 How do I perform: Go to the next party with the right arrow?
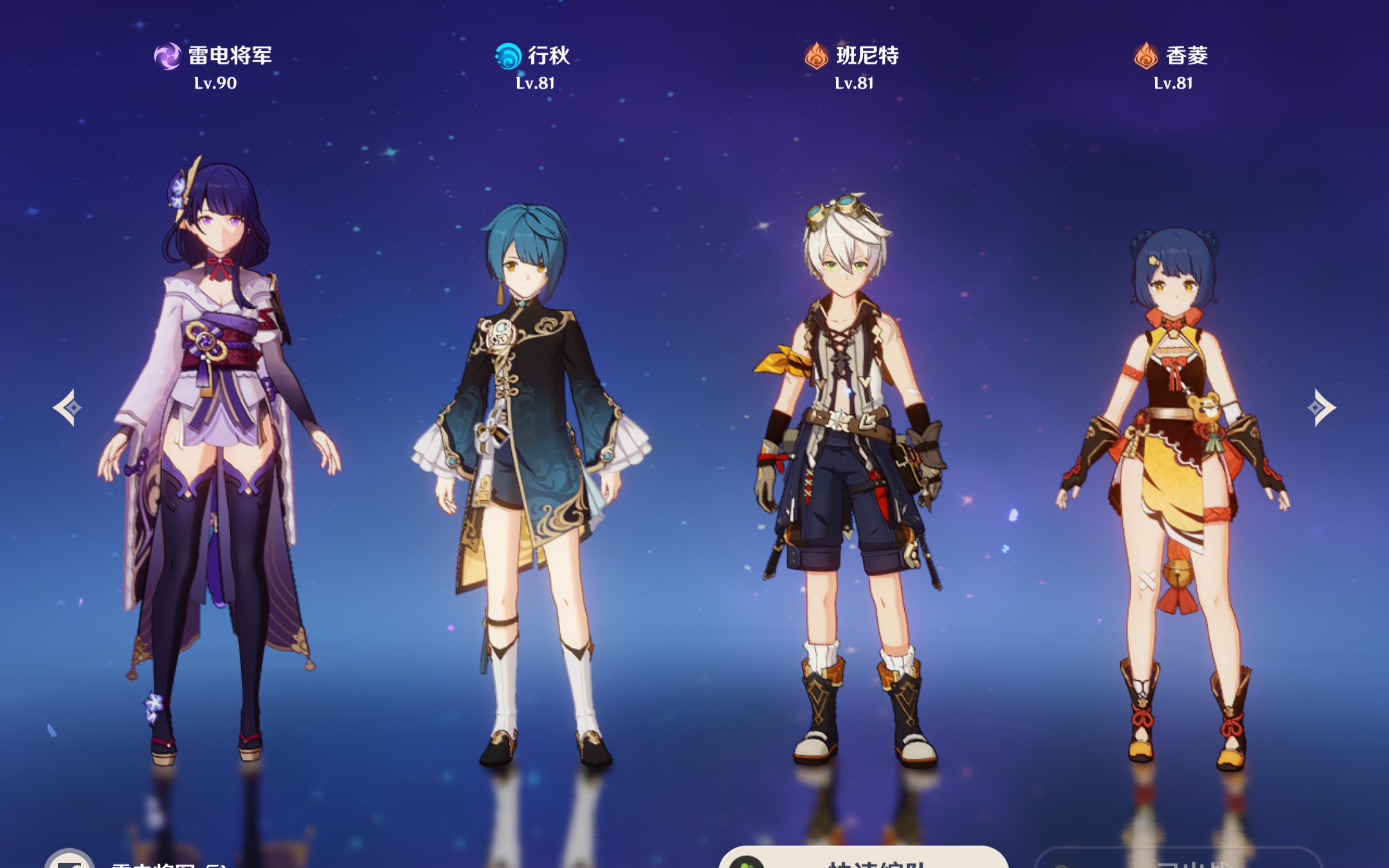[x=1321, y=407]
